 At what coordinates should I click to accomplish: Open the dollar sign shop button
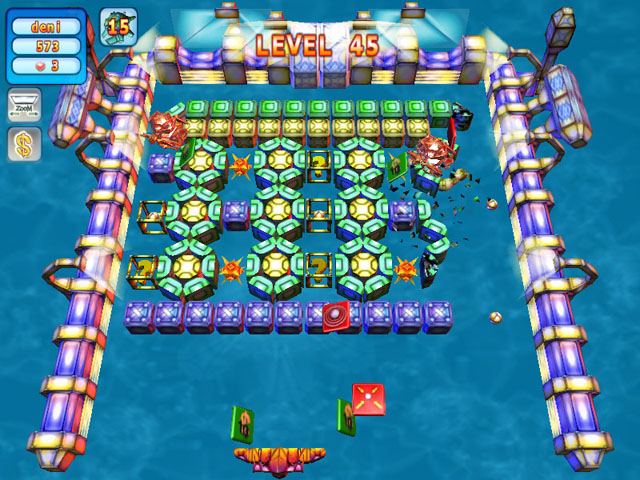pos(22,146)
